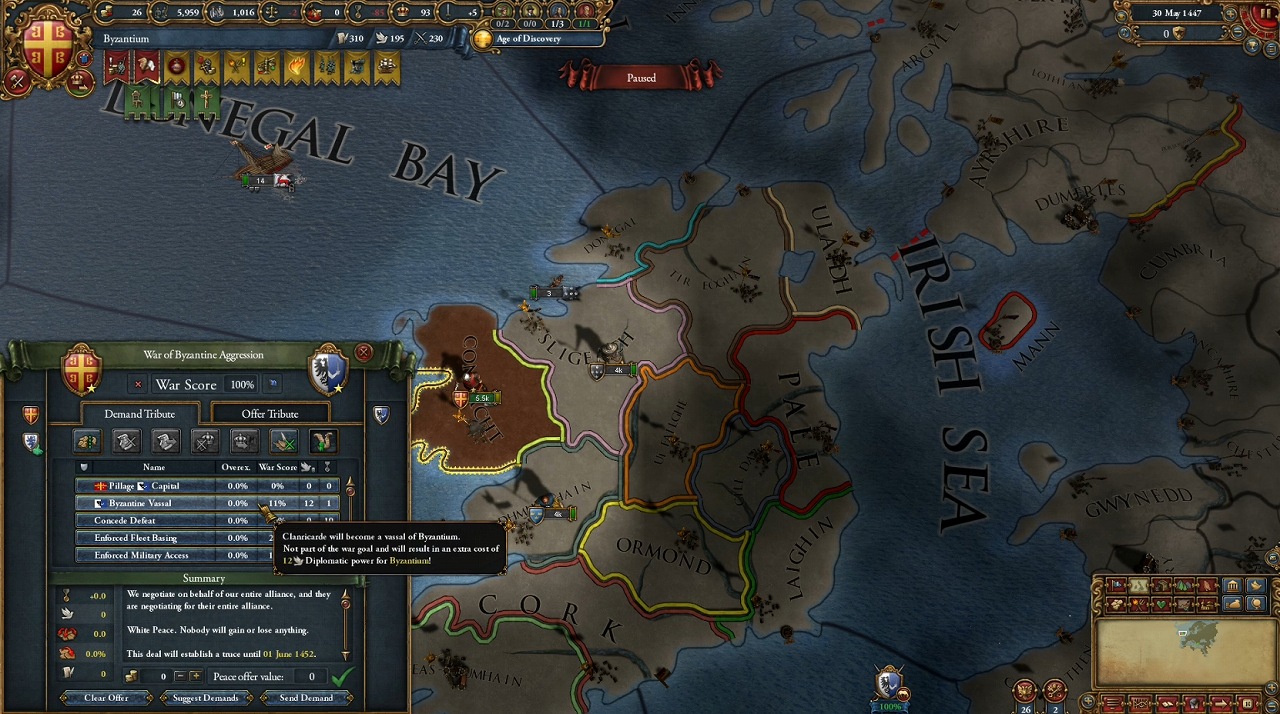1280x714 pixels.
Task: Close the War of Byzantine Aggression window
Action: pyautogui.click(x=363, y=353)
